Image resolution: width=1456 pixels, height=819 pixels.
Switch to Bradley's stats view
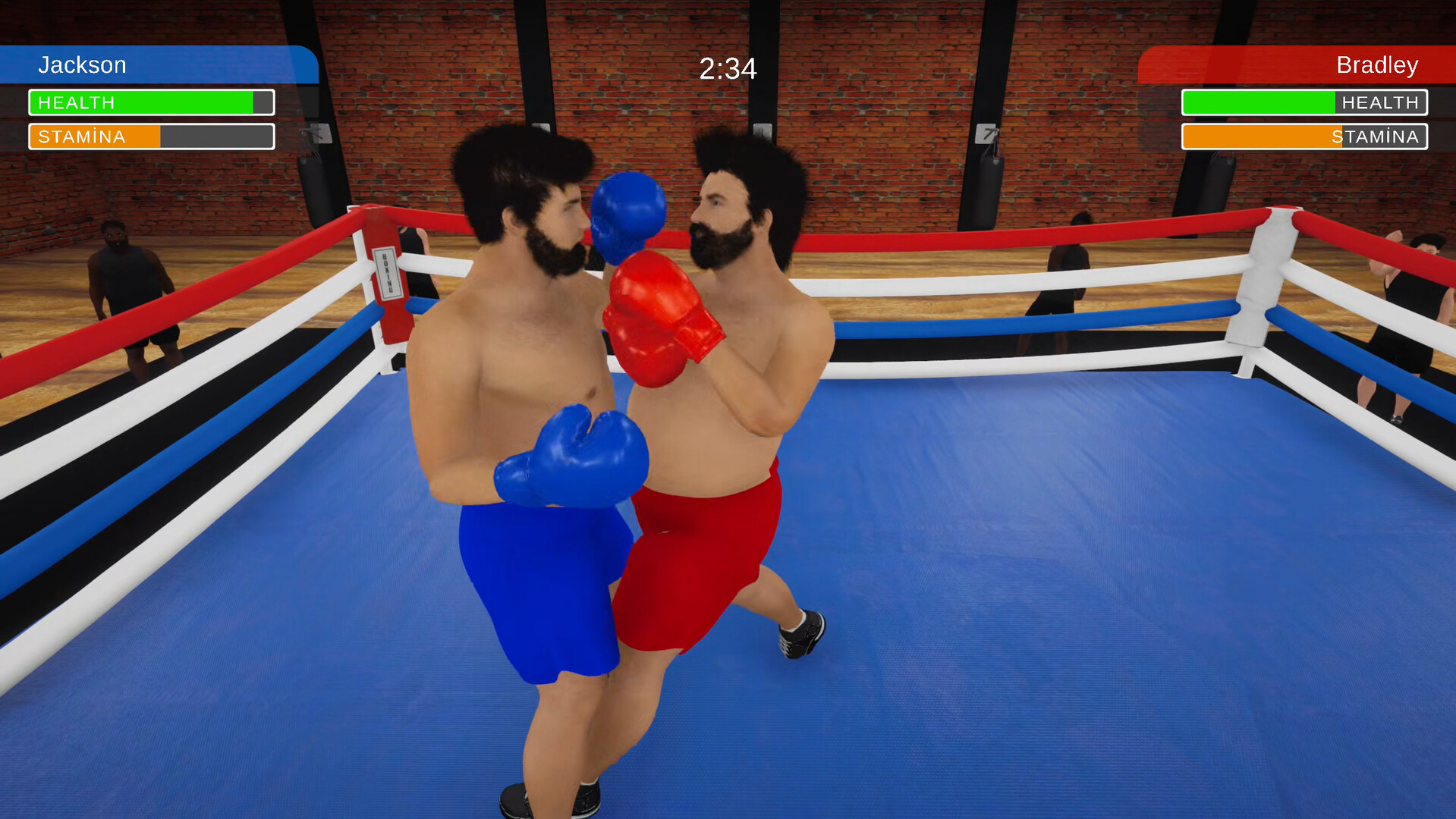[x=1376, y=65]
